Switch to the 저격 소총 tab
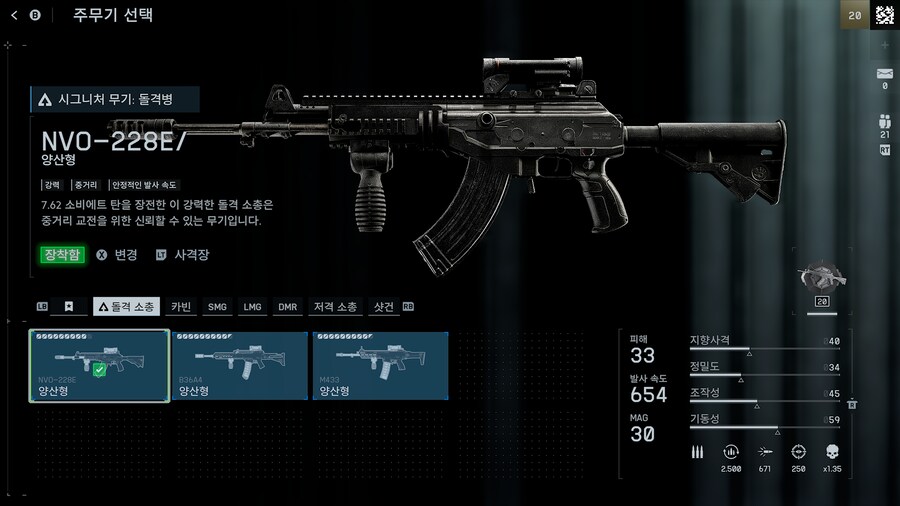The image size is (900, 506). click(x=335, y=307)
